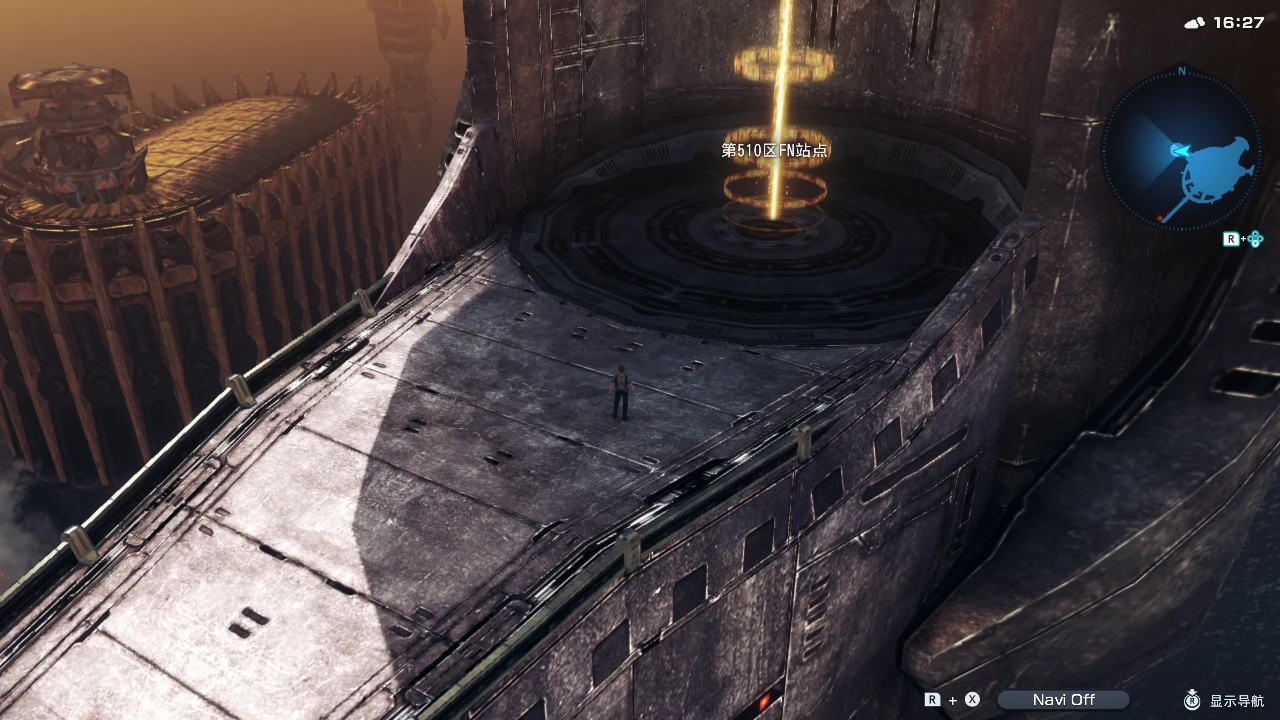The height and width of the screenshot is (720, 1280).
Task: Click the R shoulder icon next to the gamepad
Action: coord(1232,239)
